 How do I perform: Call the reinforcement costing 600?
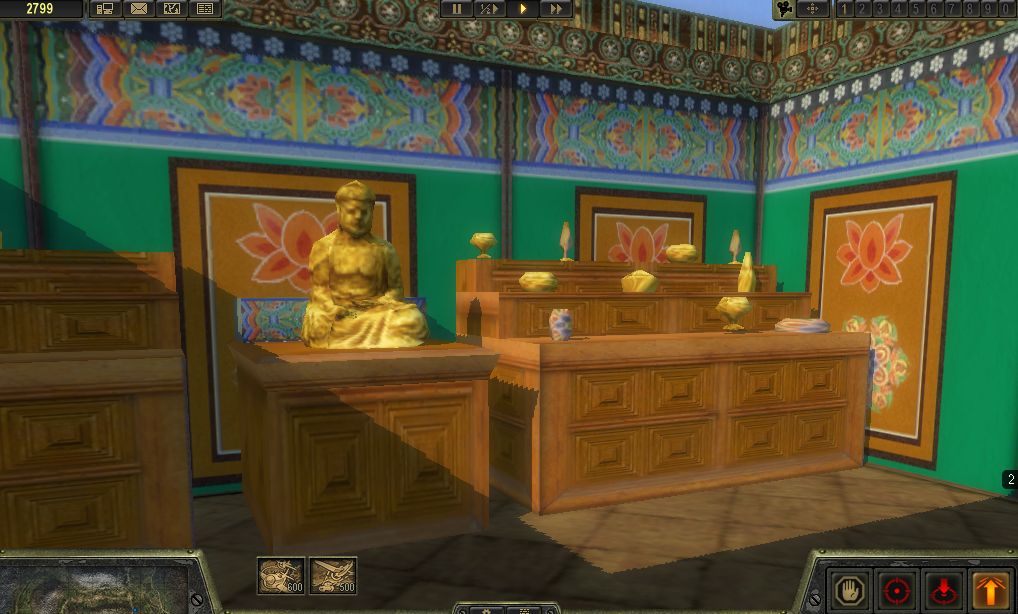coord(281,575)
